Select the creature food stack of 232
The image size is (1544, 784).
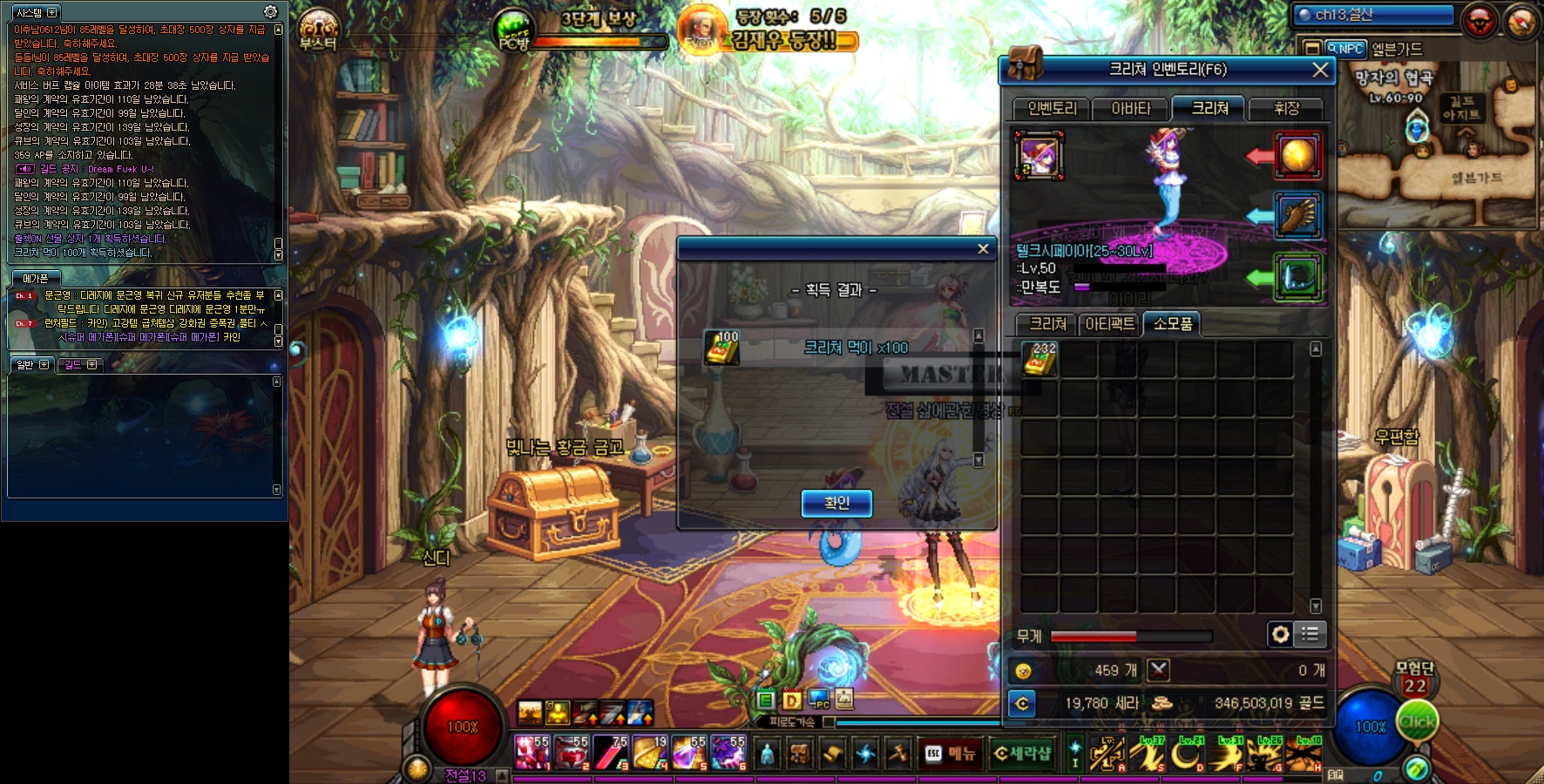point(1040,359)
